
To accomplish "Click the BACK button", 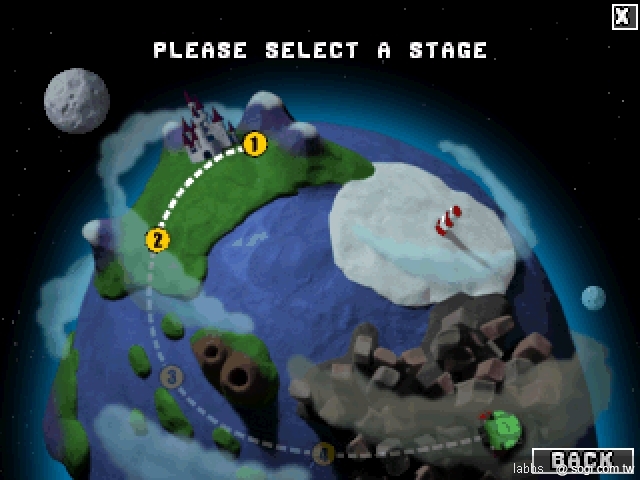I will click(583, 461).
